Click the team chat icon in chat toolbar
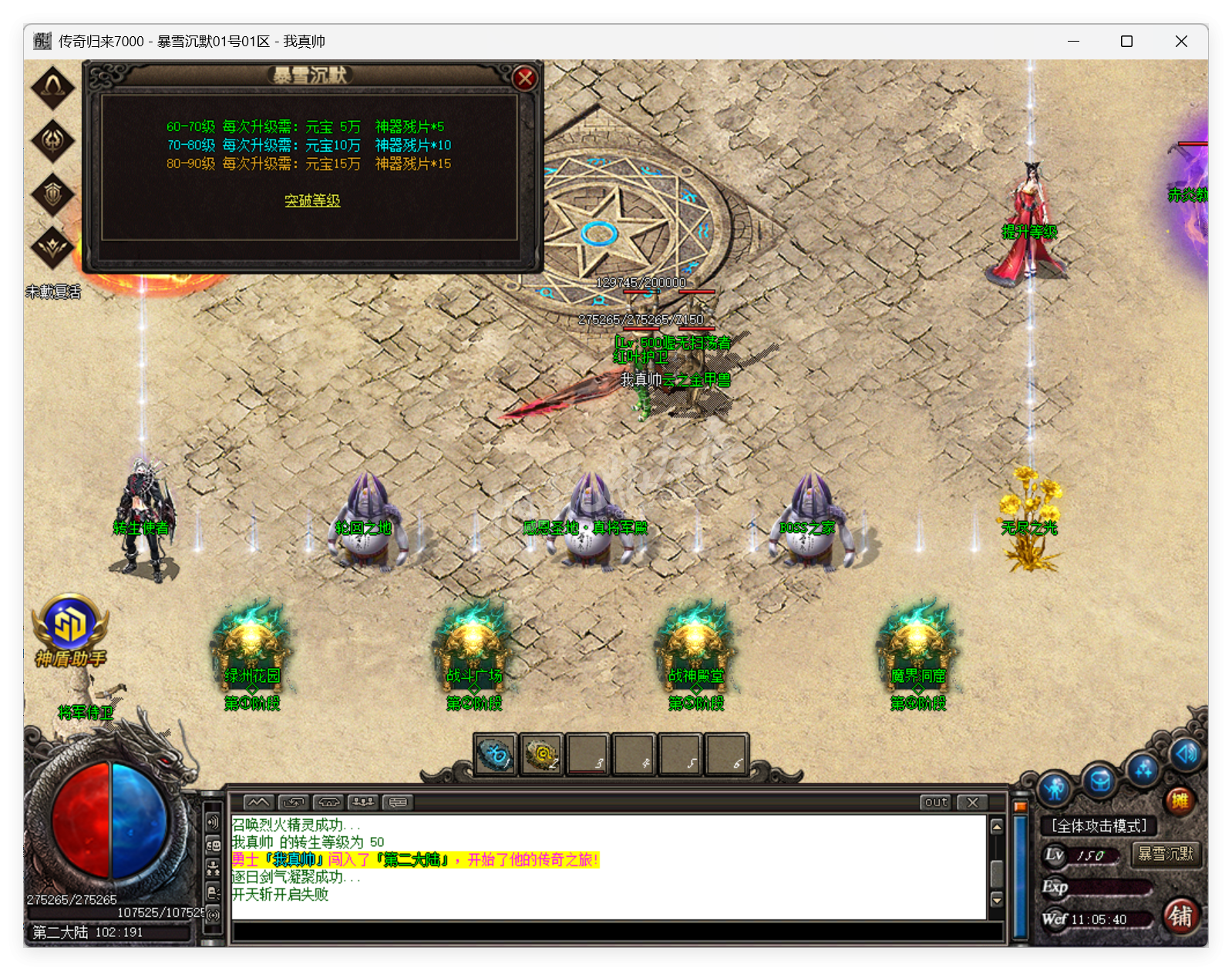The height and width of the screenshot is (971, 1232). coord(363,802)
